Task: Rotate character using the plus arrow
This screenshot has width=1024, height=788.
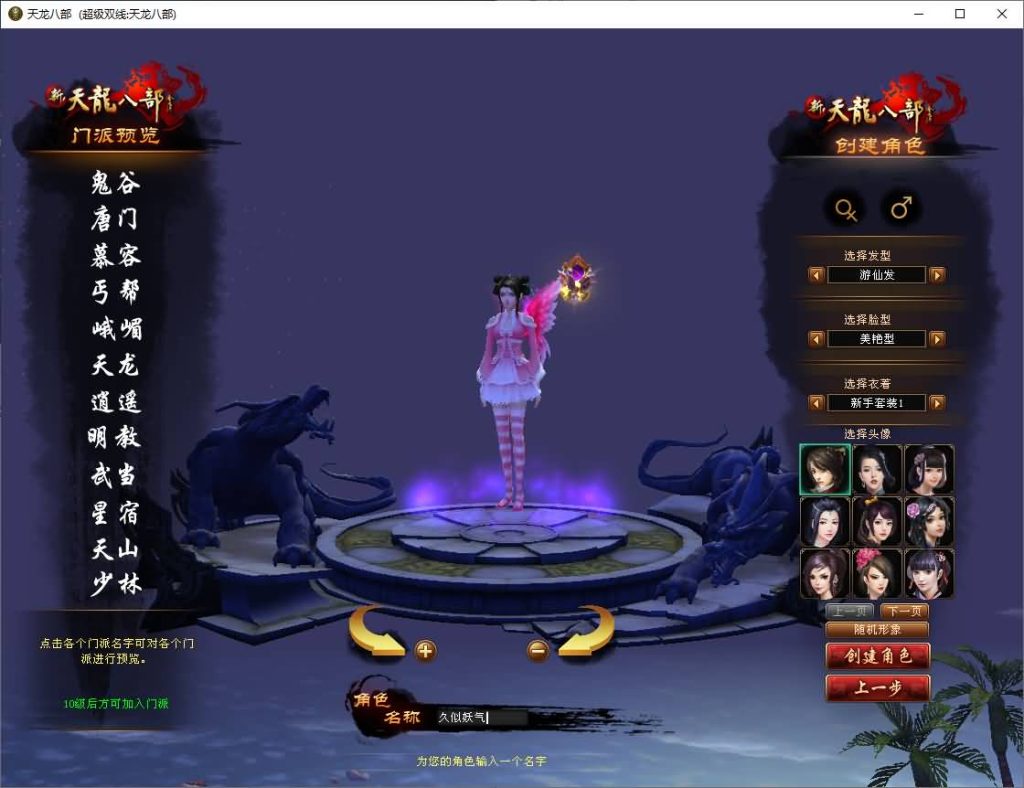Action: point(425,651)
